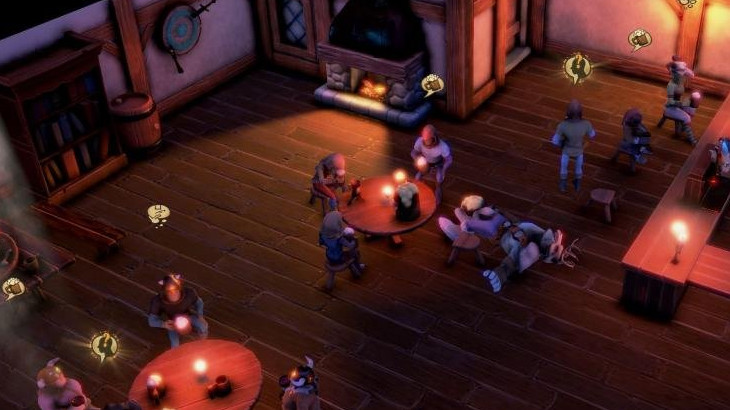
Task: Click the frowning thought bubble above the bench
Action: point(158,214)
